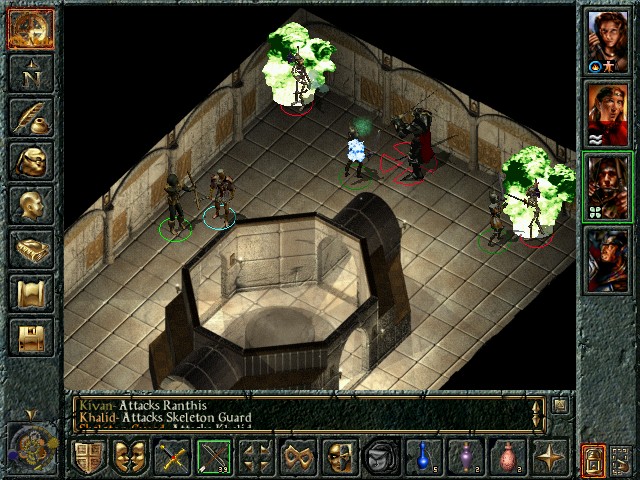The image size is (640, 480).
Task: Select the auburn-haired woman's portrait
Action: point(607,41)
